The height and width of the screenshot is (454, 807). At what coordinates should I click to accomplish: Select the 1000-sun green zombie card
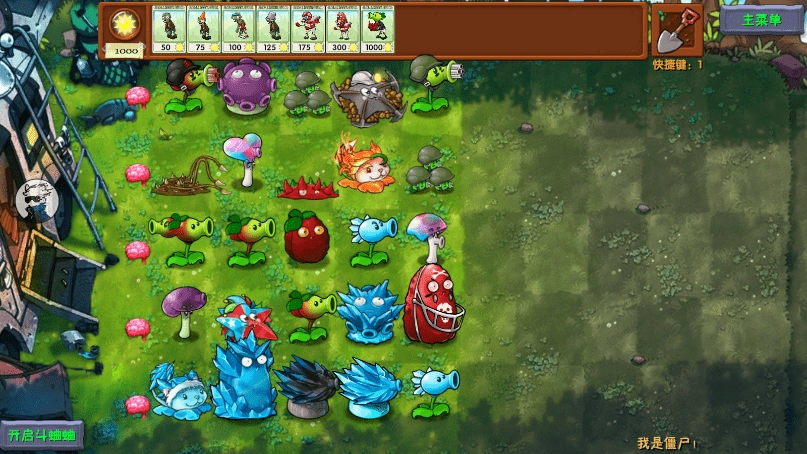pyautogui.click(x=378, y=29)
